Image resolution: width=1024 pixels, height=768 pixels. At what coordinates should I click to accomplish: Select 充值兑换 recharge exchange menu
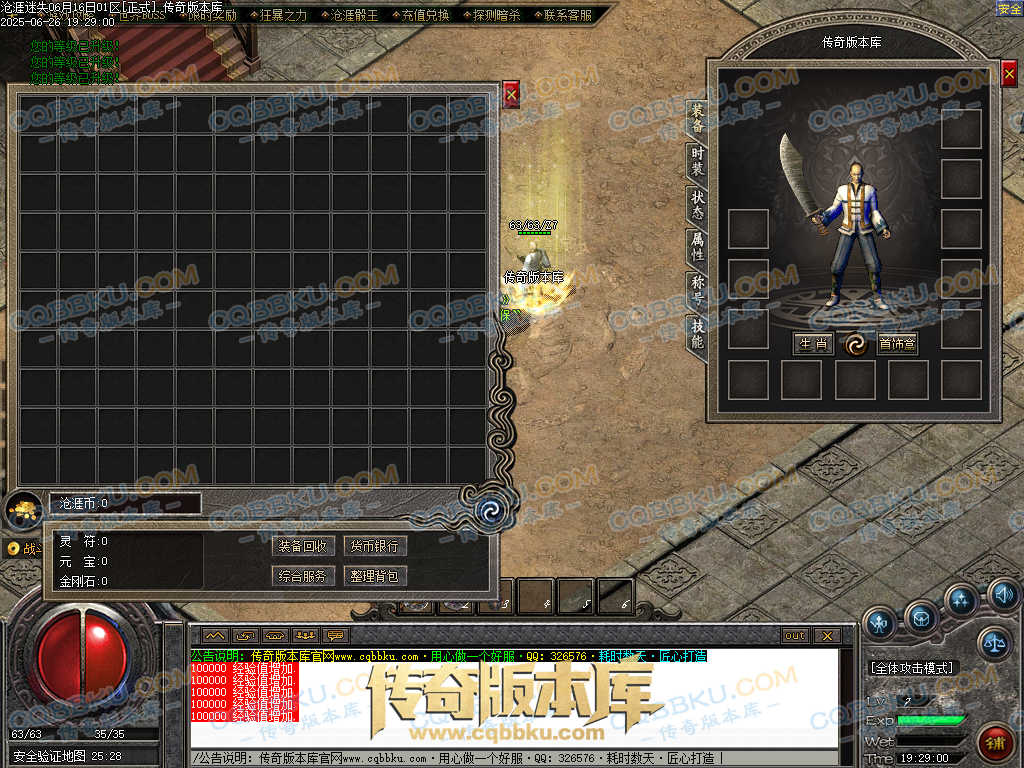pos(419,15)
